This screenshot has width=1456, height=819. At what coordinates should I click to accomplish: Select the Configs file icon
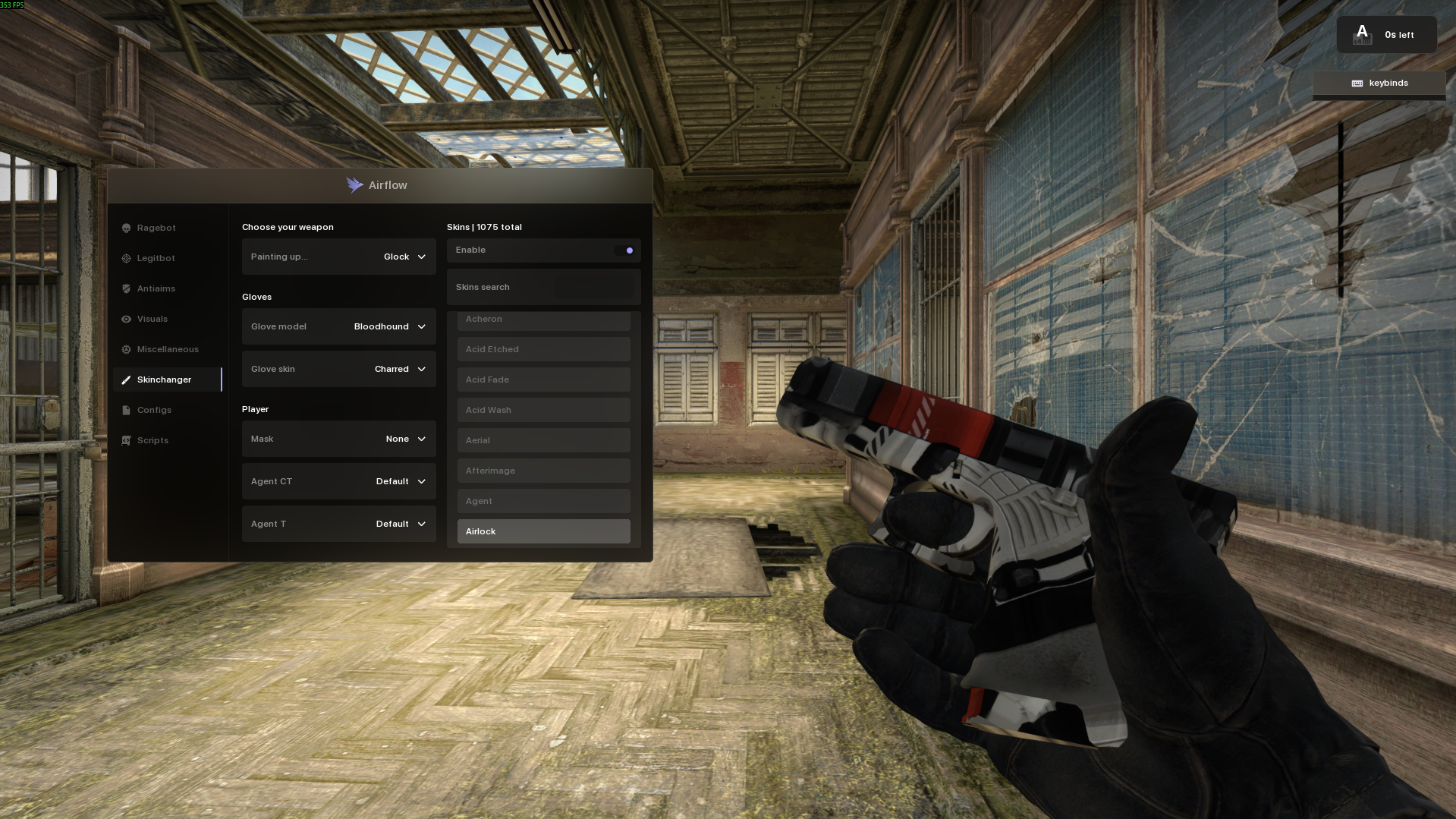pos(126,410)
